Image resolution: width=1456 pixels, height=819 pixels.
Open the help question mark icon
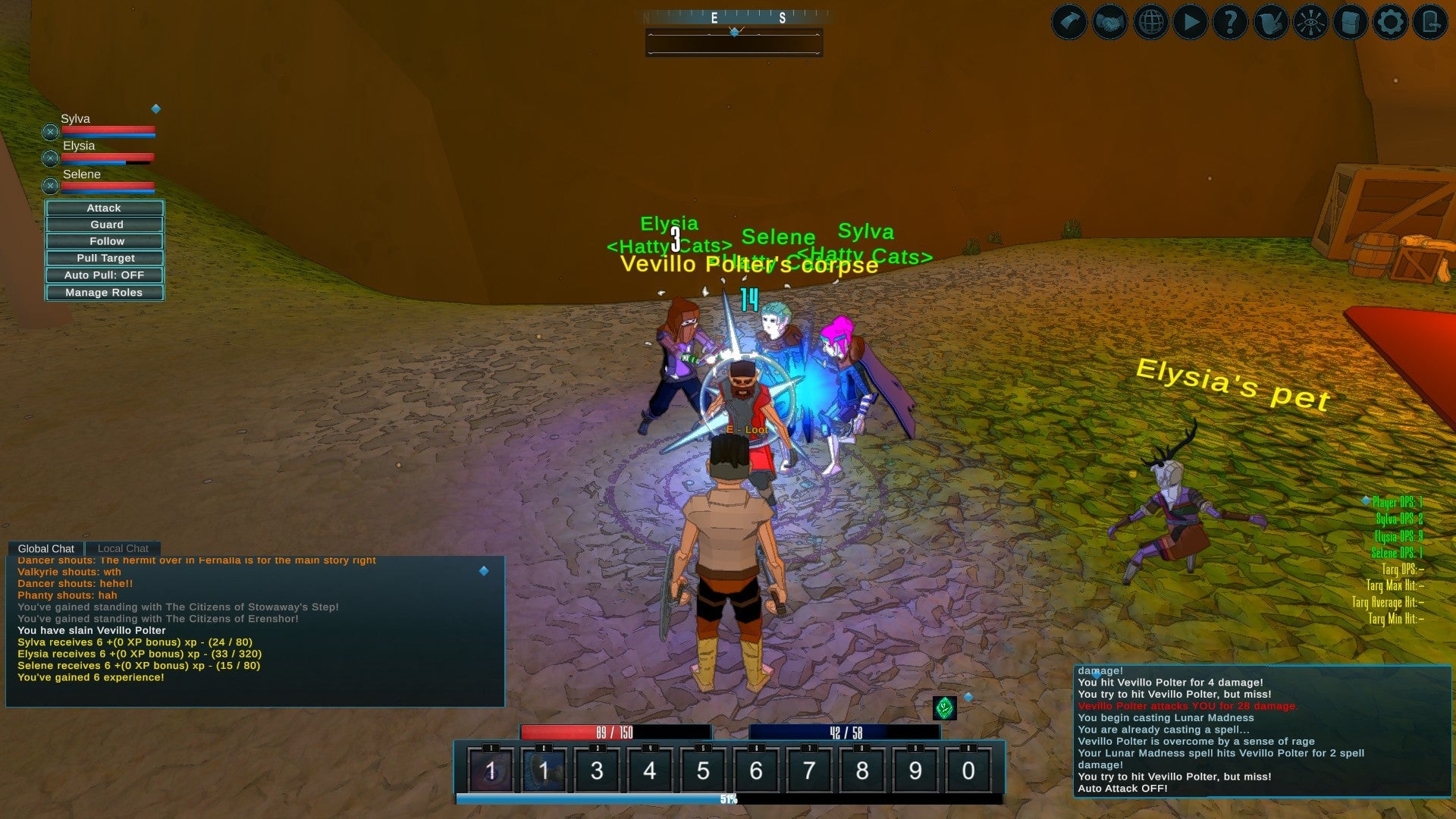pos(1230,22)
